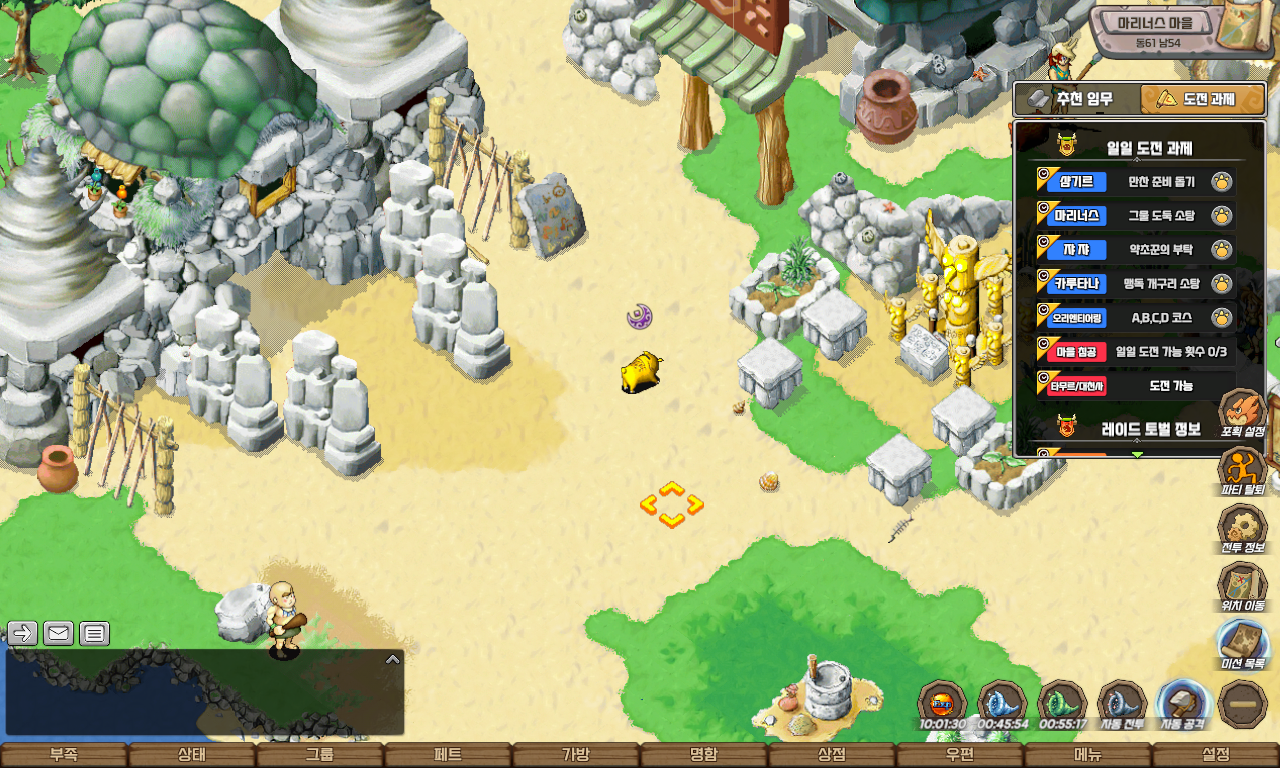Screen dimensions: 1280x768
Task: Open the 상점 (shop) menu
Action: point(832,755)
